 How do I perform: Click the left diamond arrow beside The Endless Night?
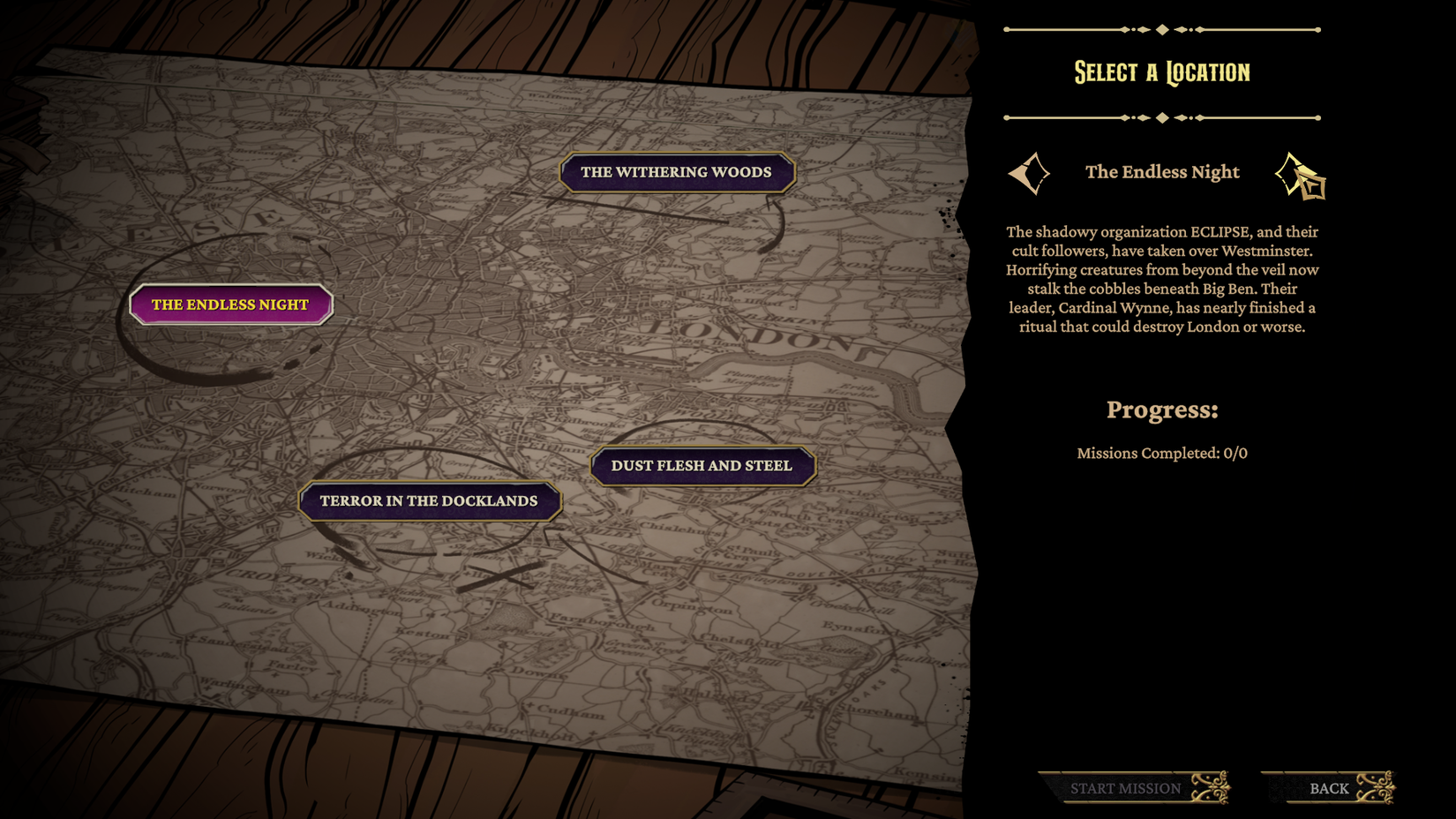(x=1029, y=173)
